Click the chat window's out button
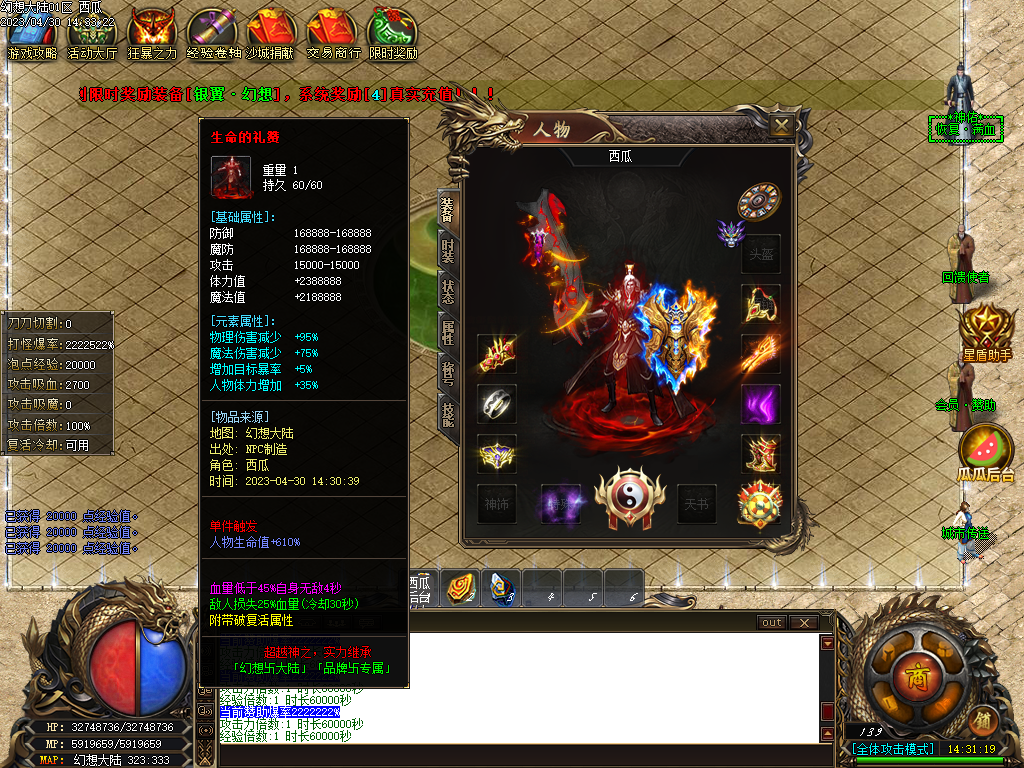 point(772,622)
